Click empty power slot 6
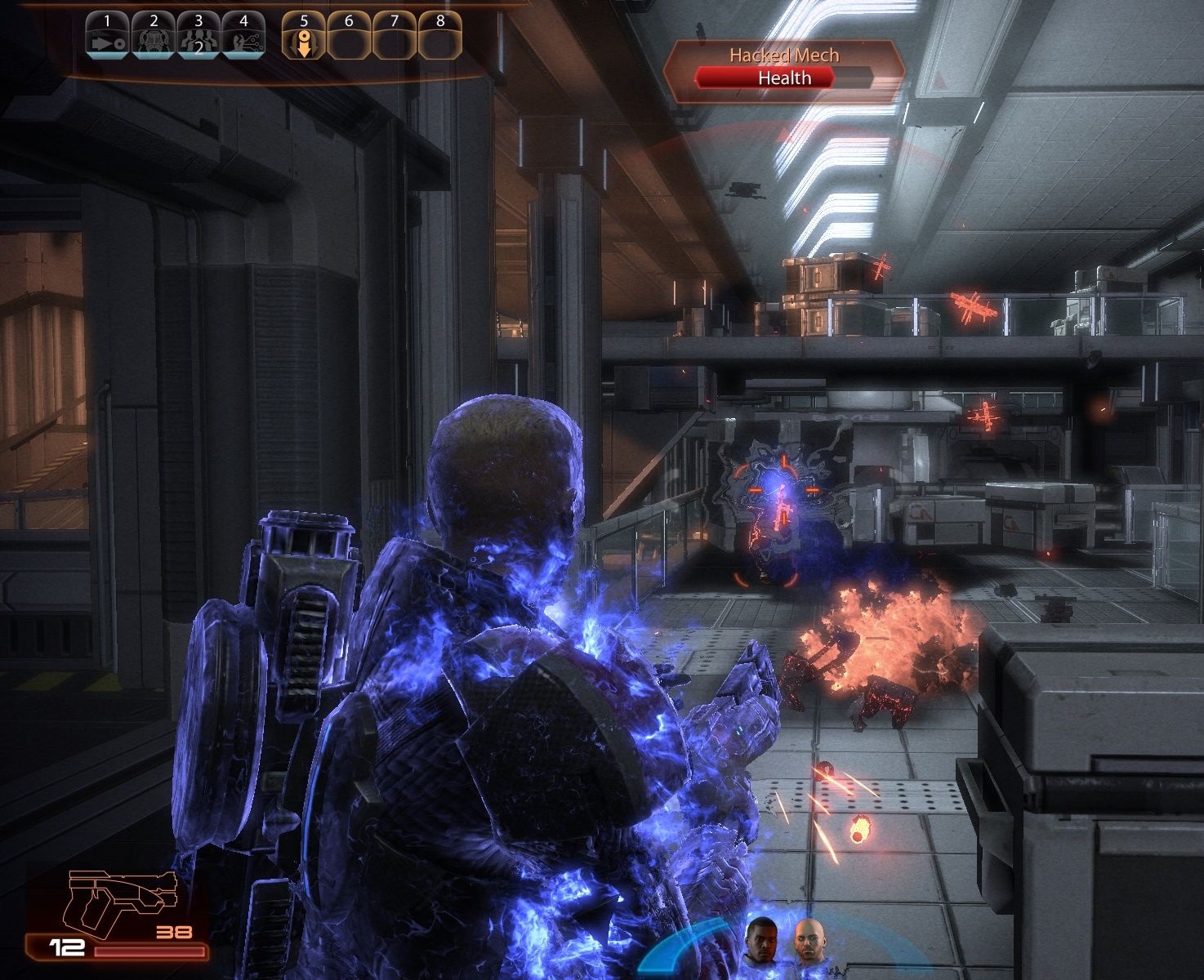This screenshot has width=1204, height=980. pos(350,36)
